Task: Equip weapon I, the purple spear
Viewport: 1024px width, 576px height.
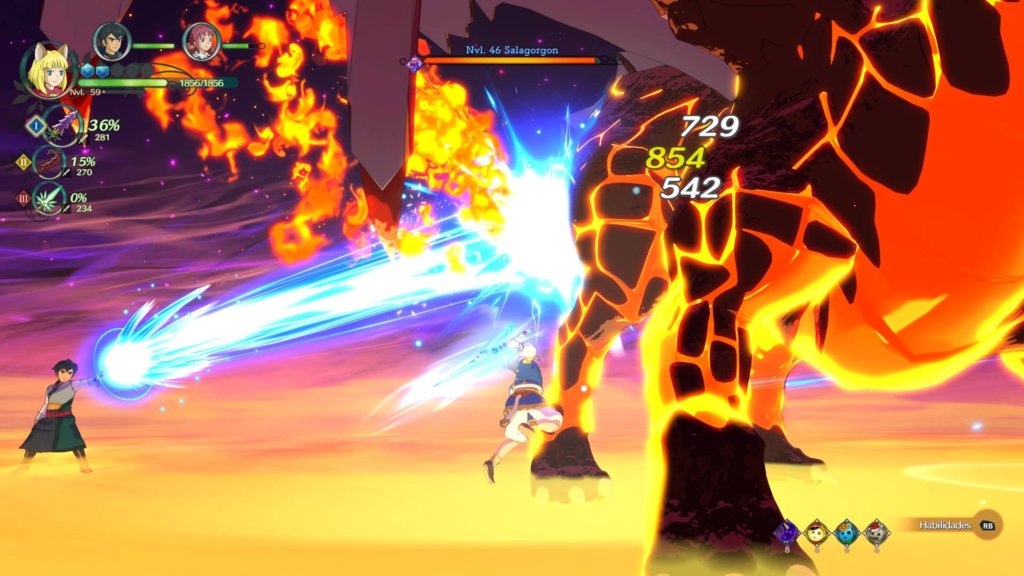Action: [64, 125]
